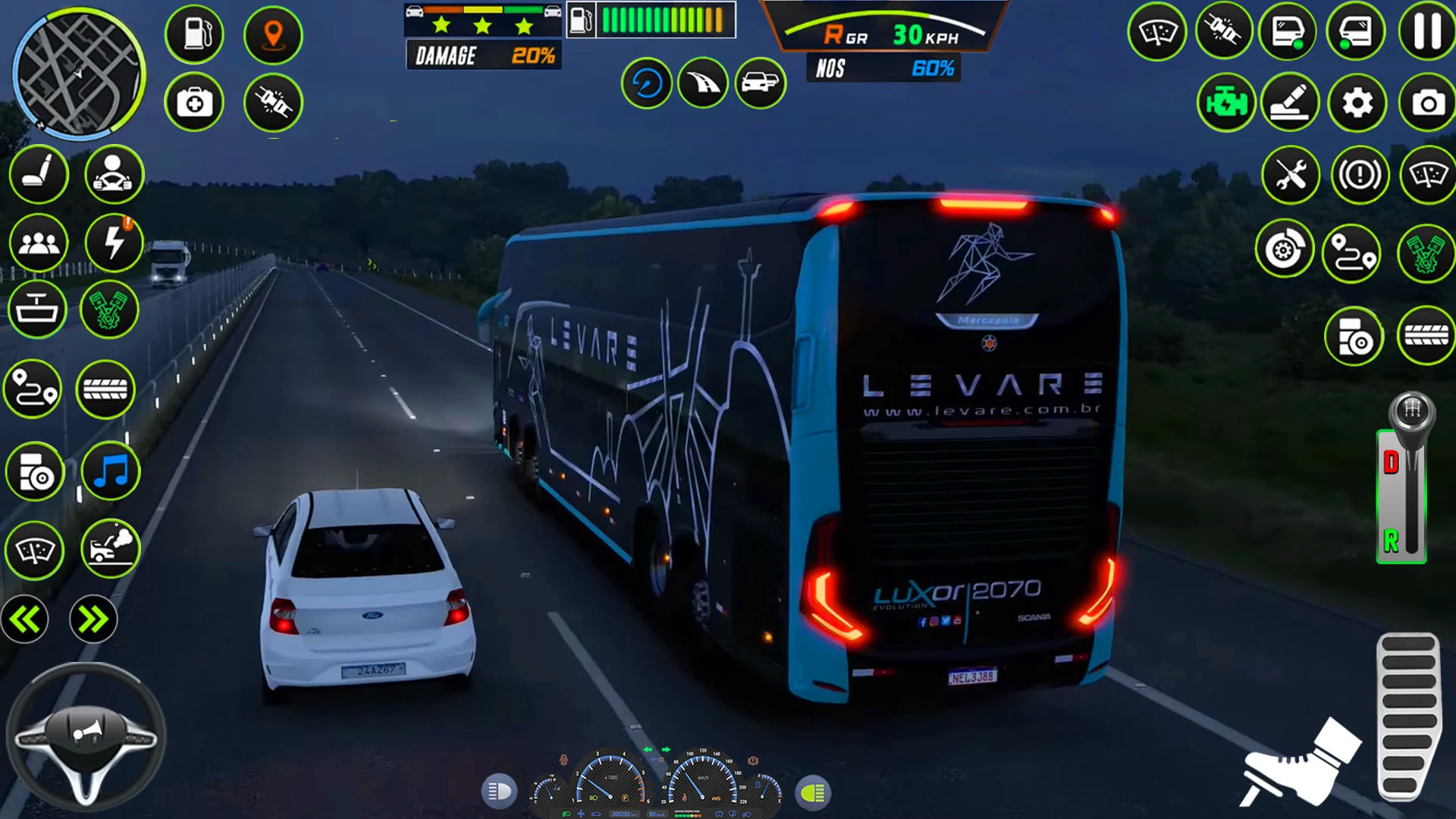Toggle the blue music note button
This screenshot has width=1456, height=819.
(x=111, y=472)
